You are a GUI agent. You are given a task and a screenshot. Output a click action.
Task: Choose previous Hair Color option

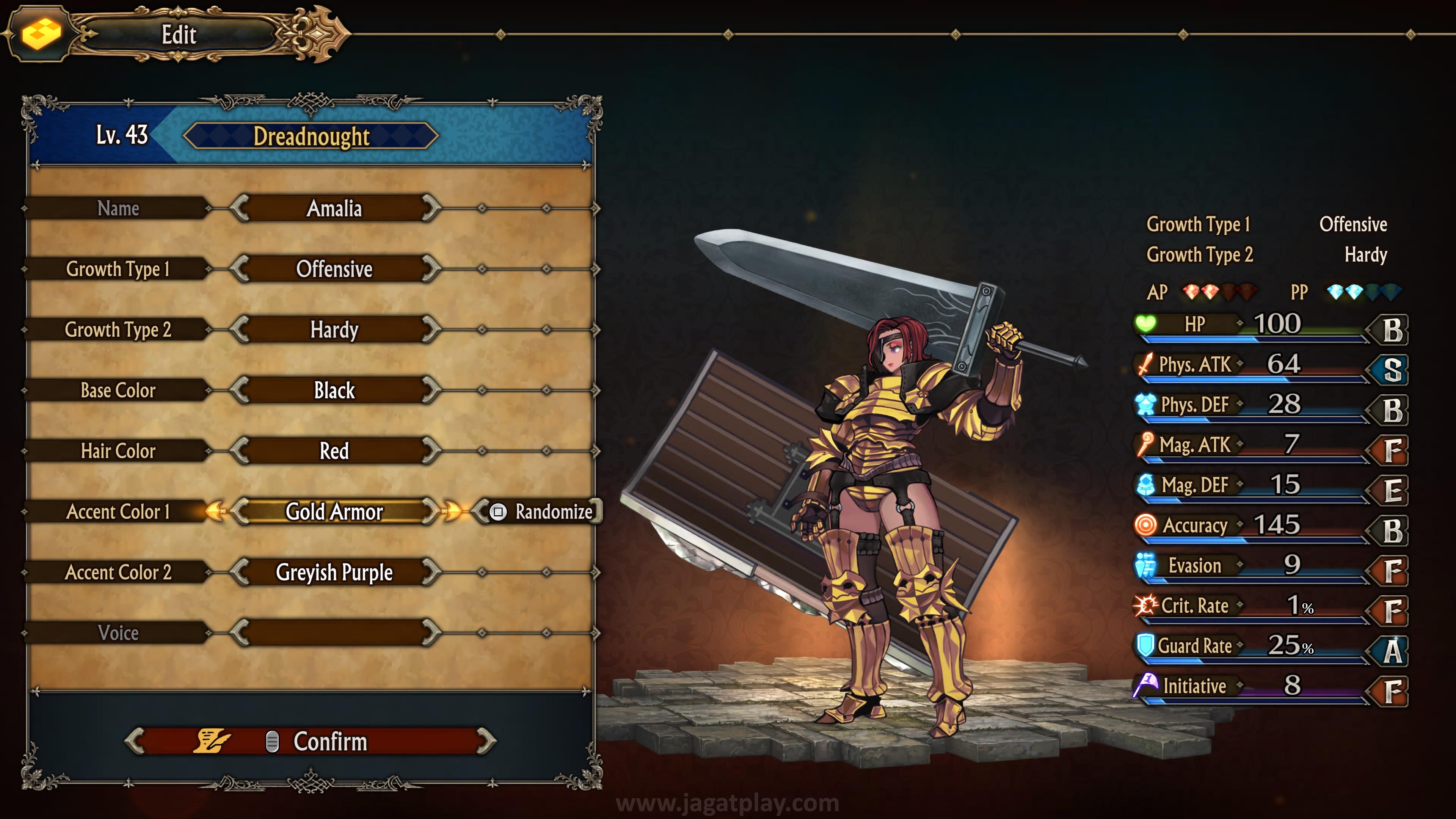tap(240, 451)
